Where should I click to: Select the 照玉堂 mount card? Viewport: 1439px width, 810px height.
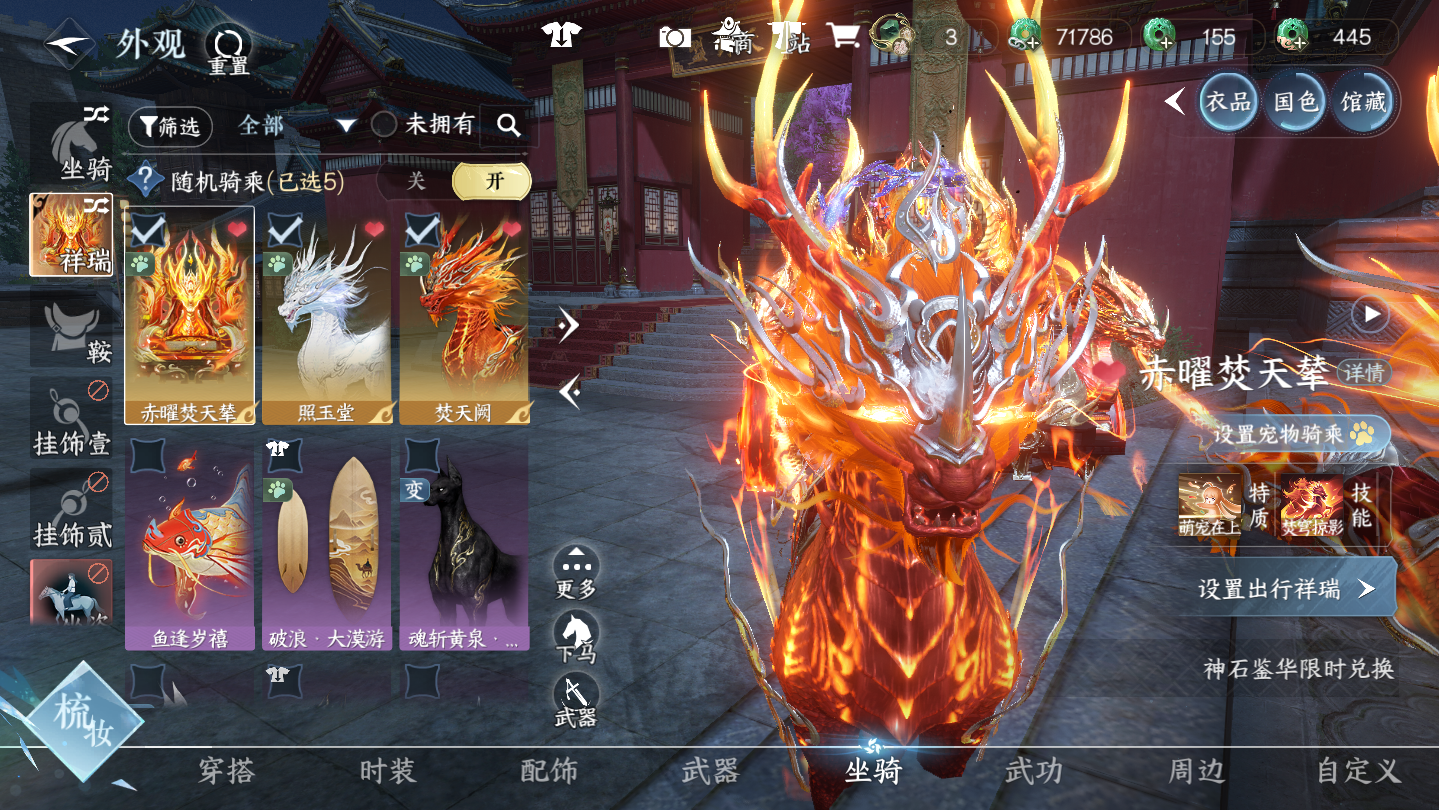[x=326, y=316]
